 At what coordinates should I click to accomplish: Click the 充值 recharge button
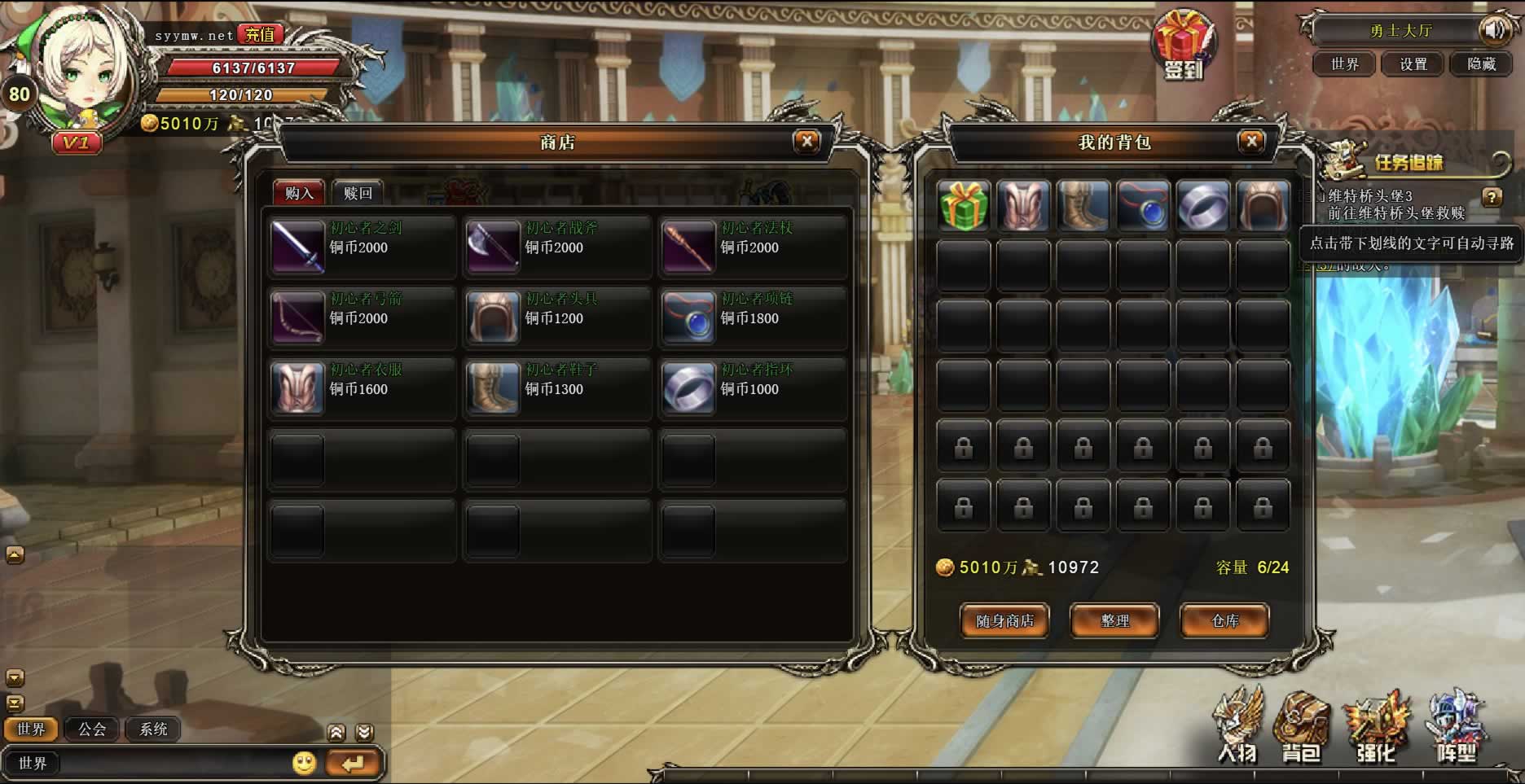point(260,34)
